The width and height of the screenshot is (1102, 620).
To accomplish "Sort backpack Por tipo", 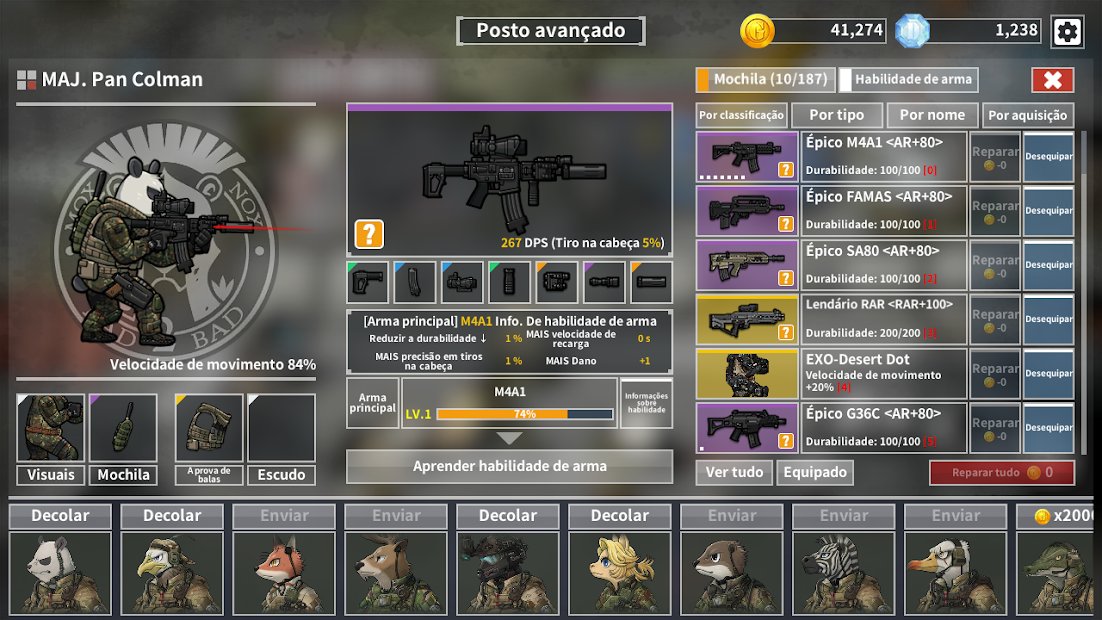I will pos(836,115).
